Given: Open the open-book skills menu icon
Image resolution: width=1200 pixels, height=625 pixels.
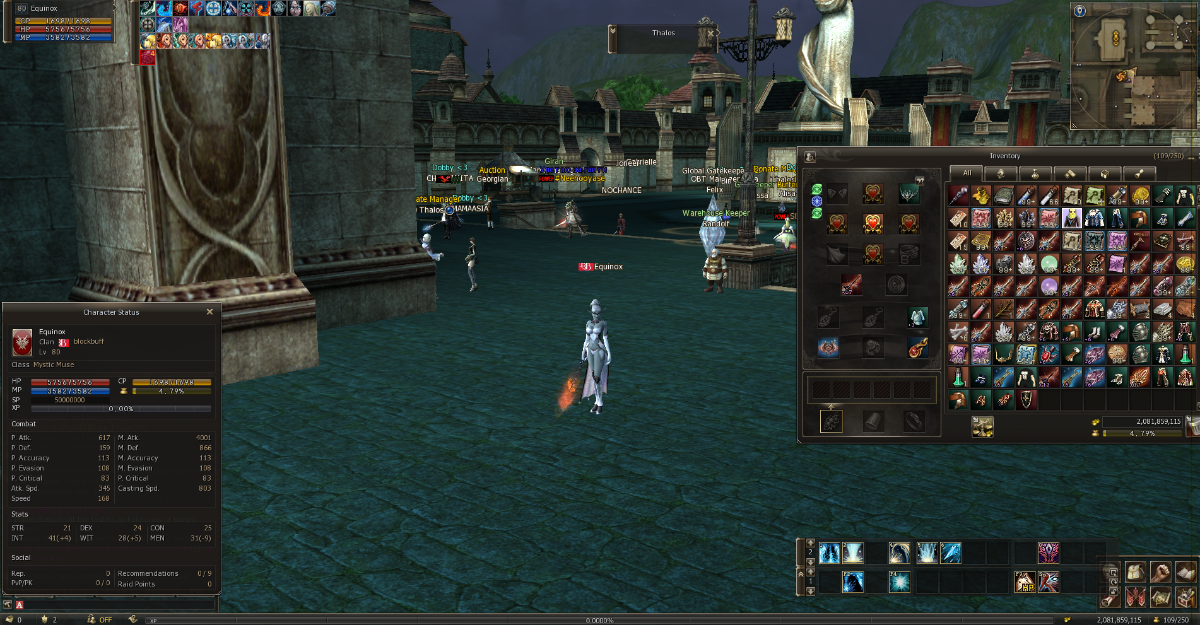Looking at the screenshot, I should coord(1186,572).
